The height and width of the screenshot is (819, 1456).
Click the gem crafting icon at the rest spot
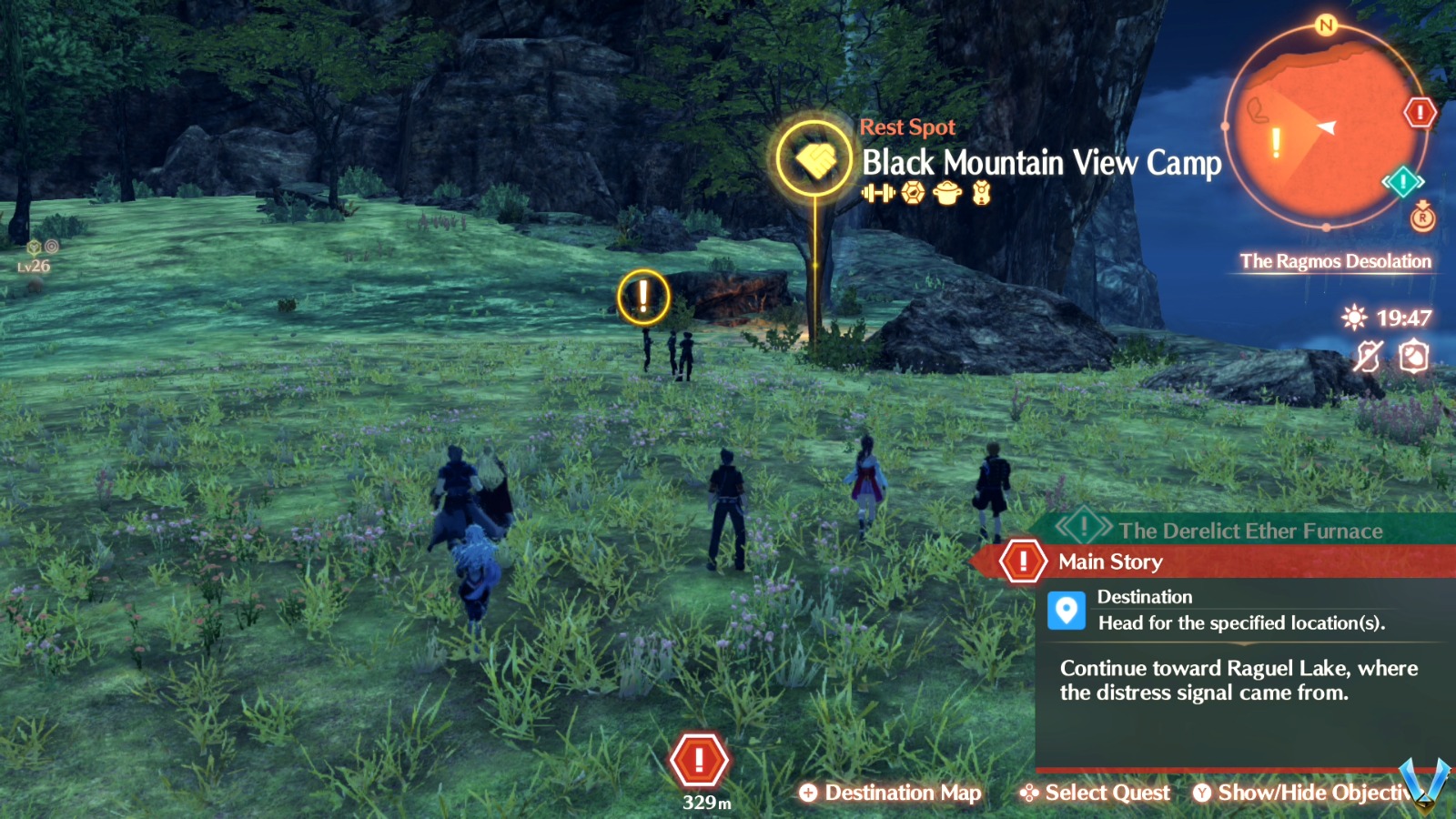[x=912, y=192]
